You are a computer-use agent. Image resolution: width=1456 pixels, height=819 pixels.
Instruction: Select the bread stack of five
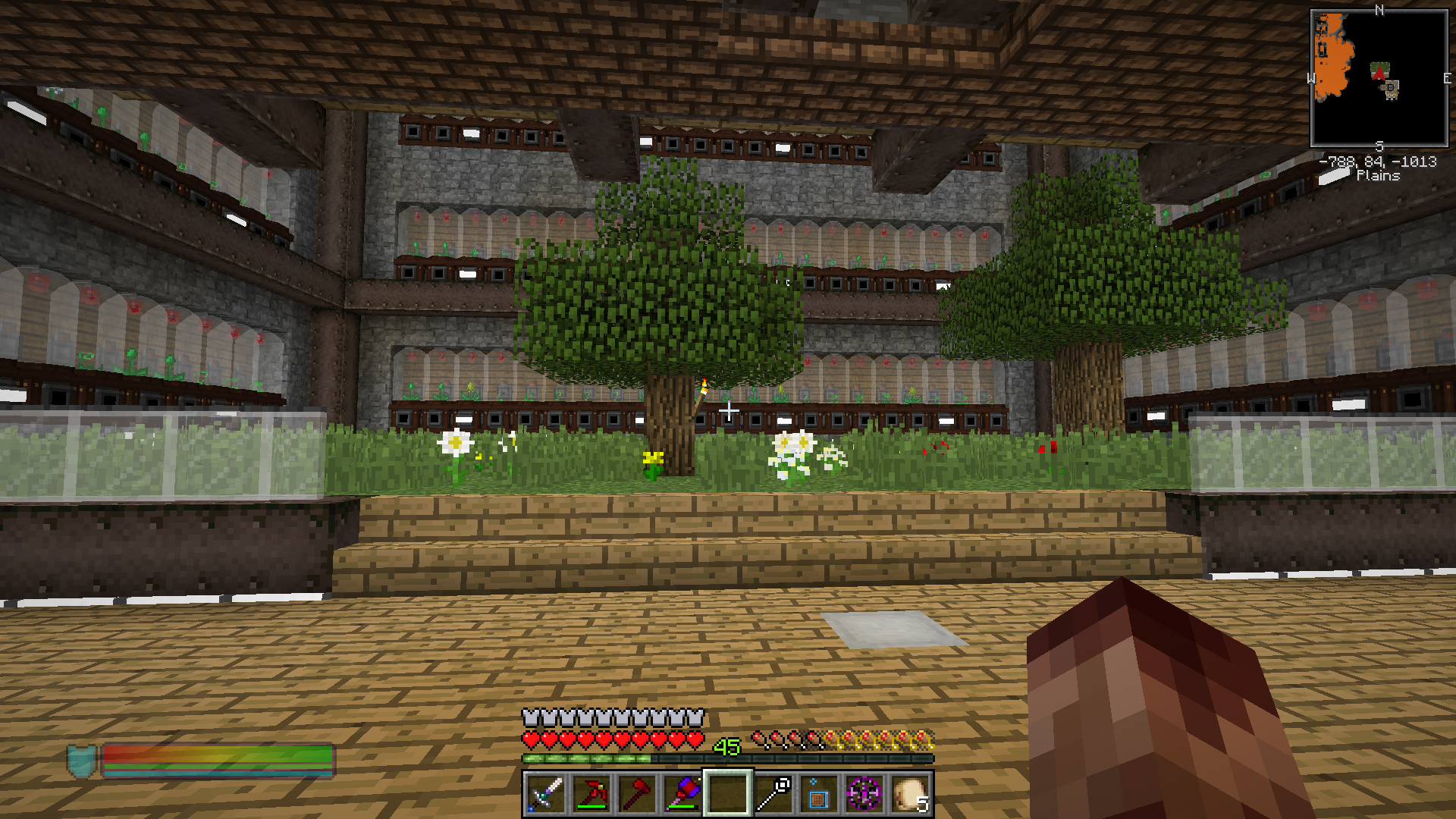click(x=909, y=794)
